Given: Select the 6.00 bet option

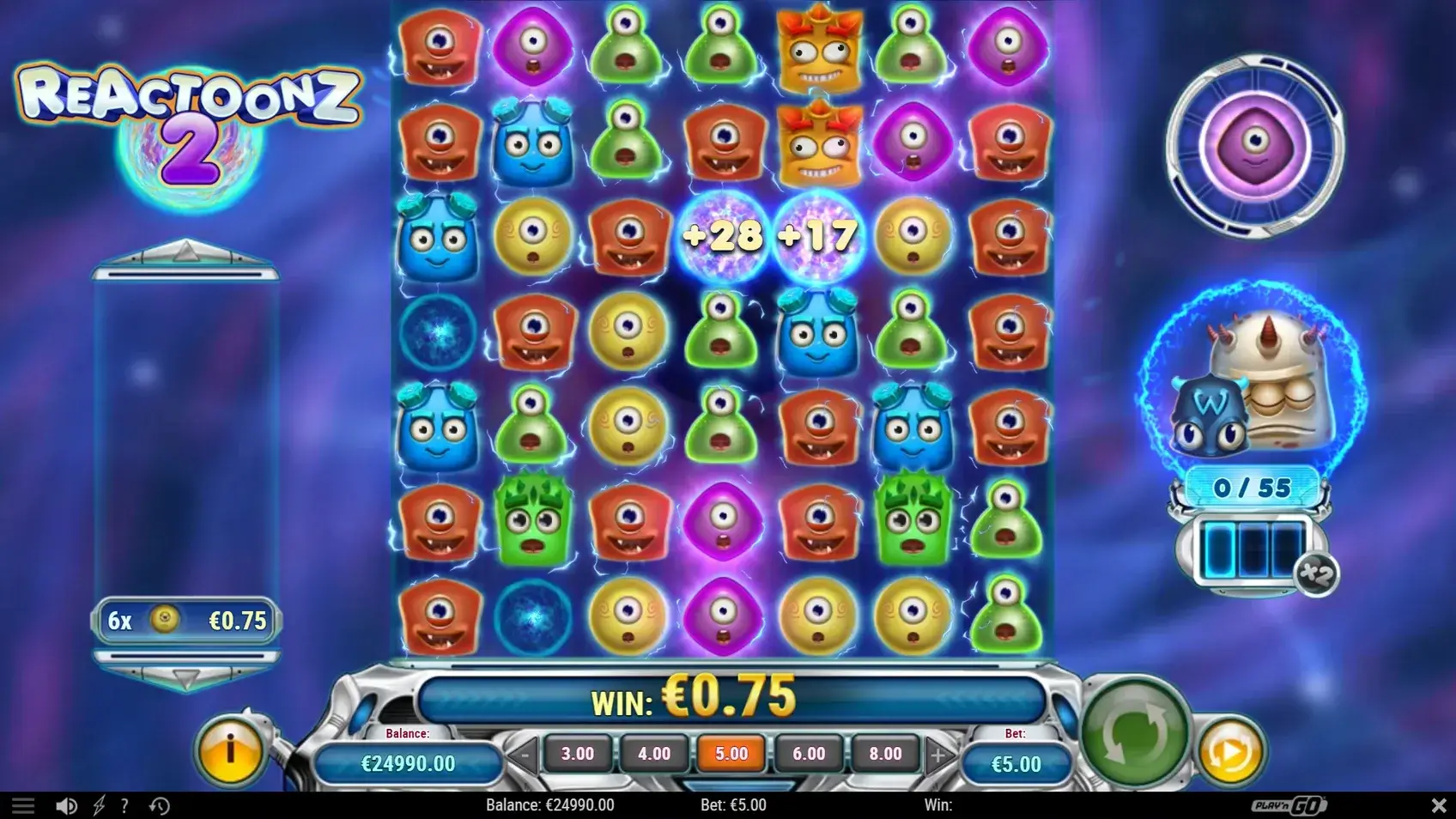Looking at the screenshot, I should (x=808, y=753).
